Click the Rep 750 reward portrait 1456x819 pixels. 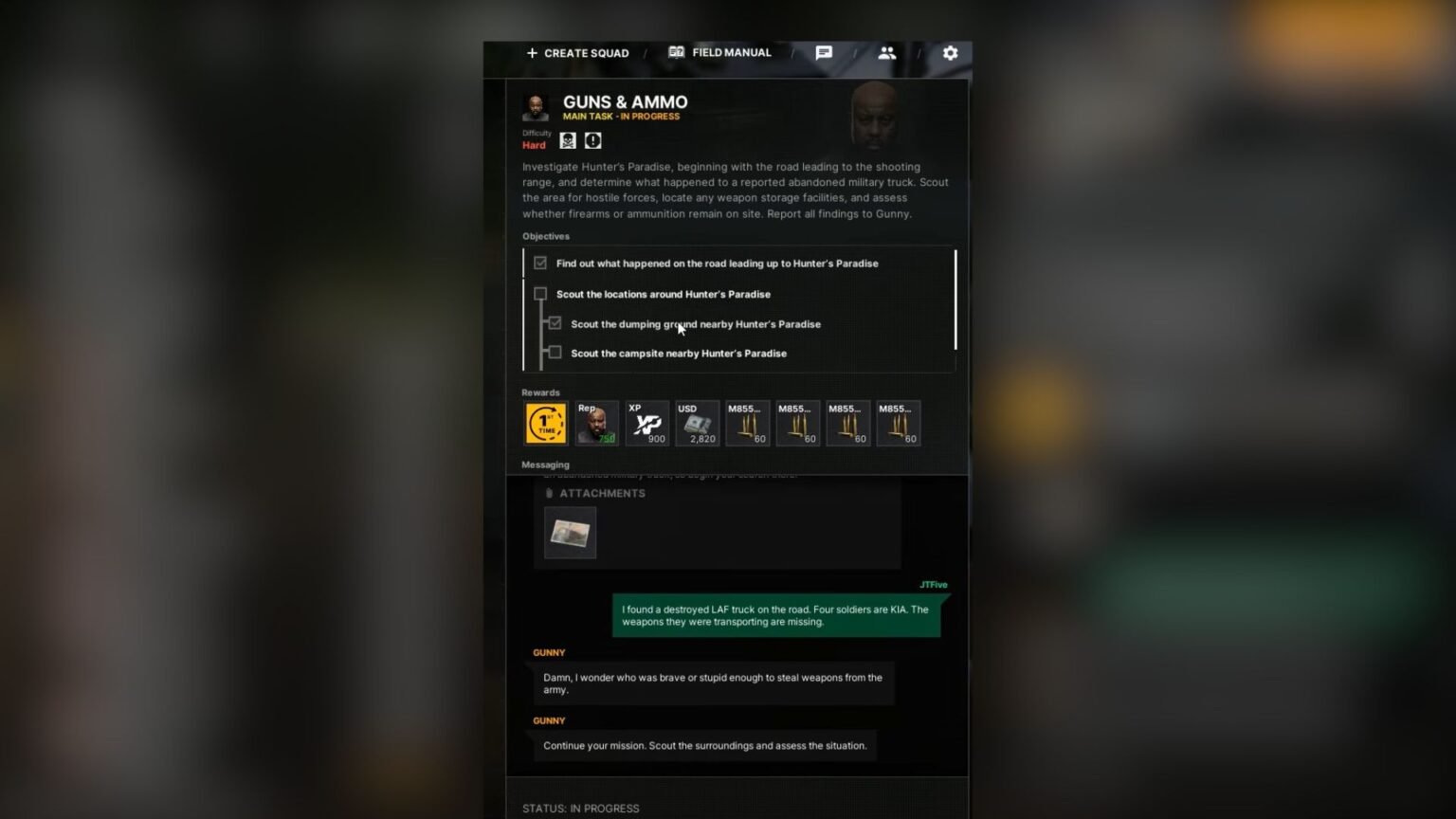click(595, 423)
